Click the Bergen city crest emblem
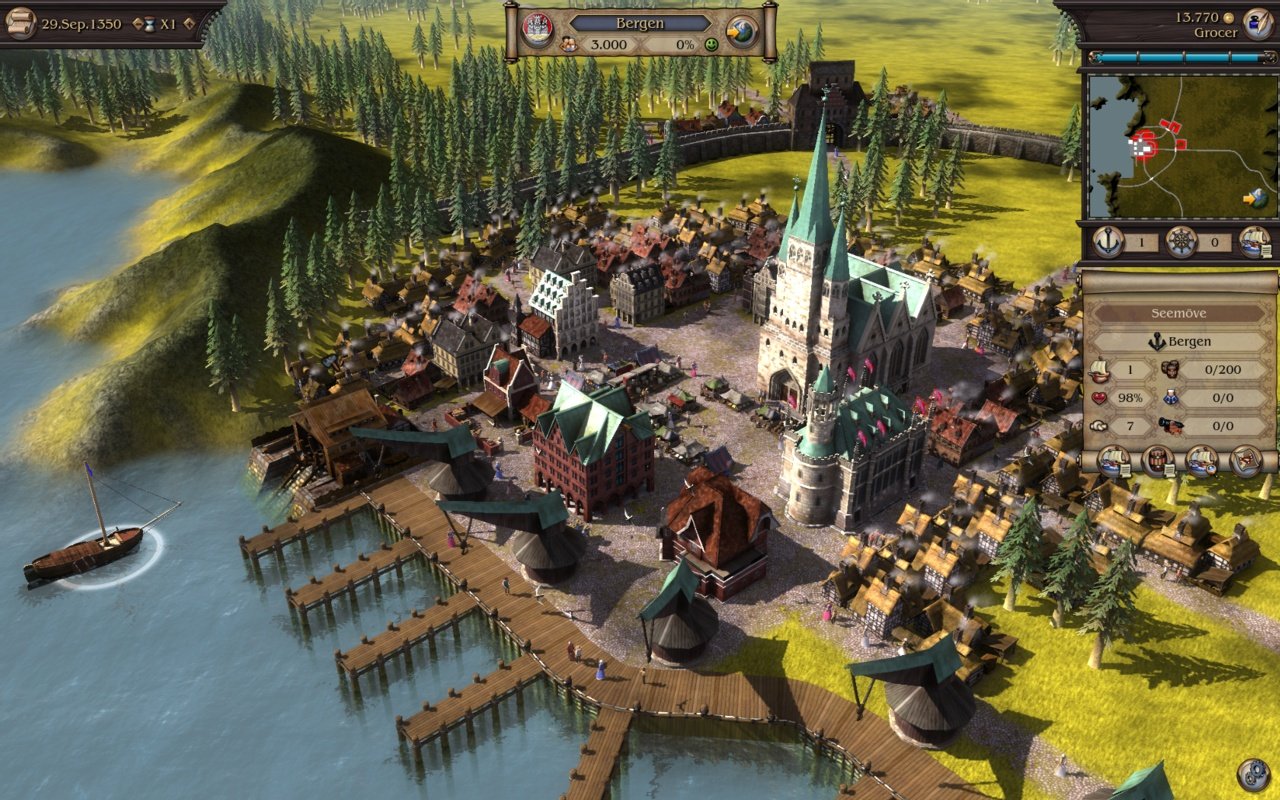This screenshot has width=1280, height=800. point(536,28)
